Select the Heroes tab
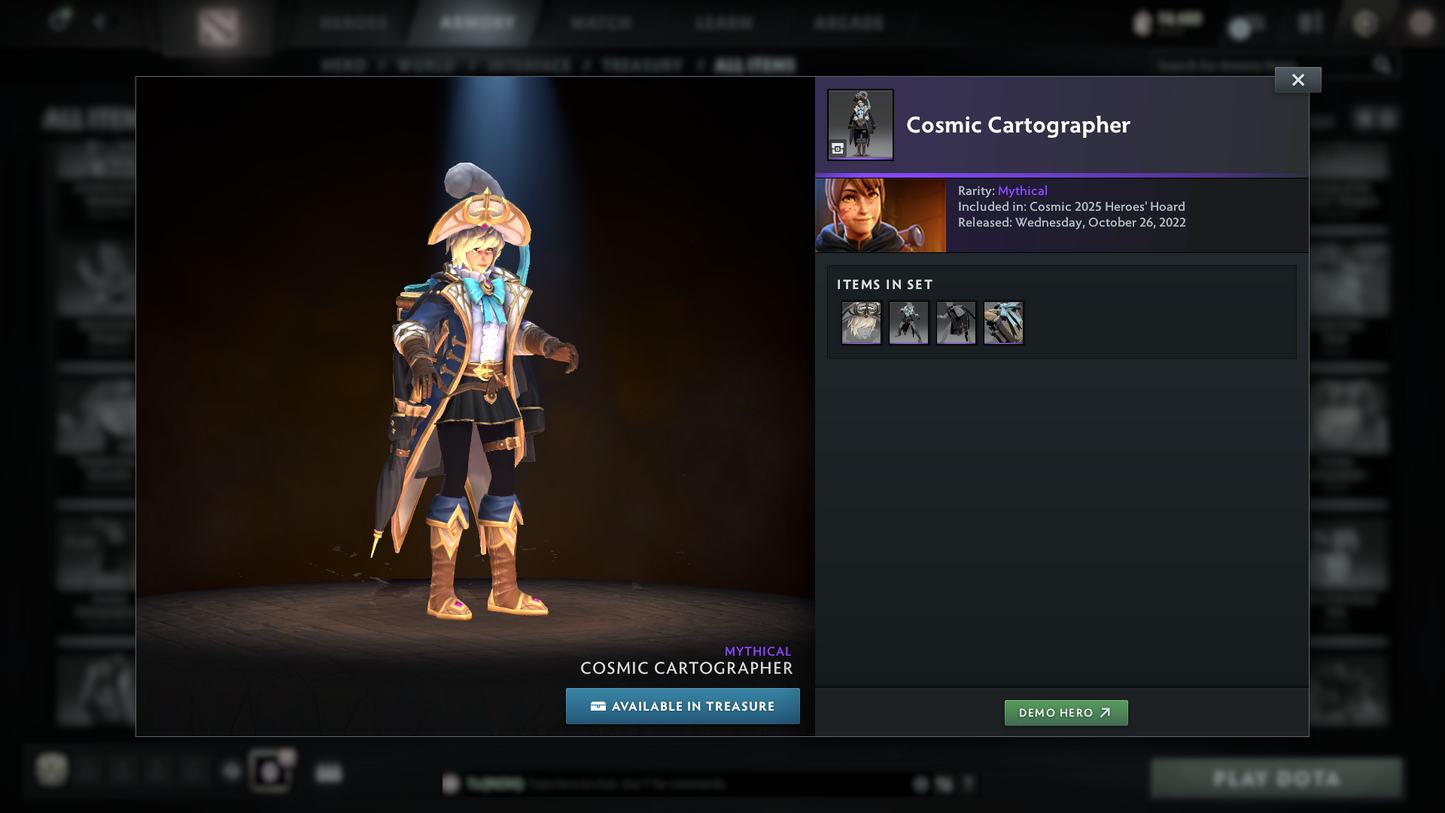Viewport: 1445px width, 813px height. [352, 22]
